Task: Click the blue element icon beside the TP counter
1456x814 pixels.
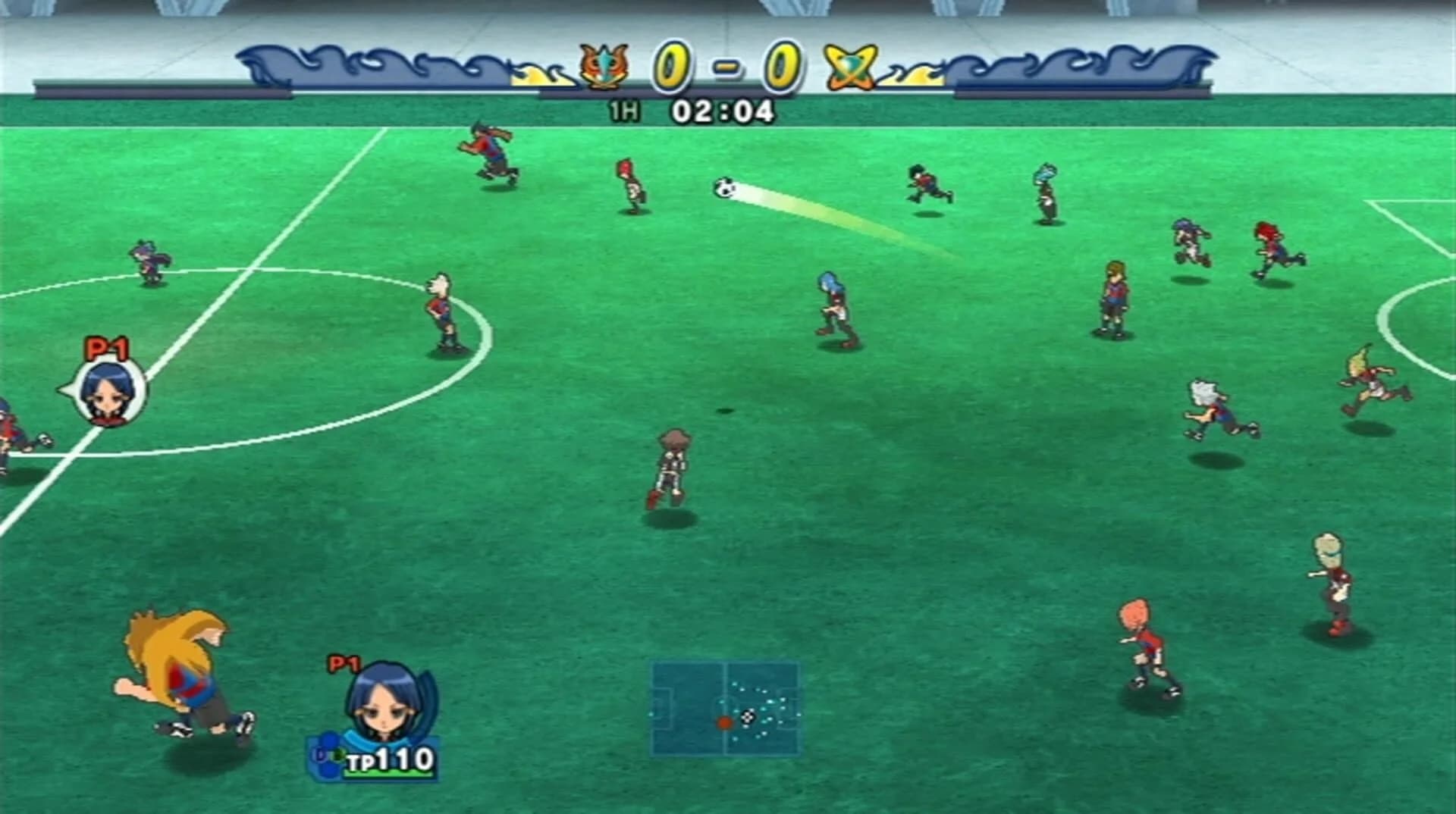Action: click(x=328, y=750)
